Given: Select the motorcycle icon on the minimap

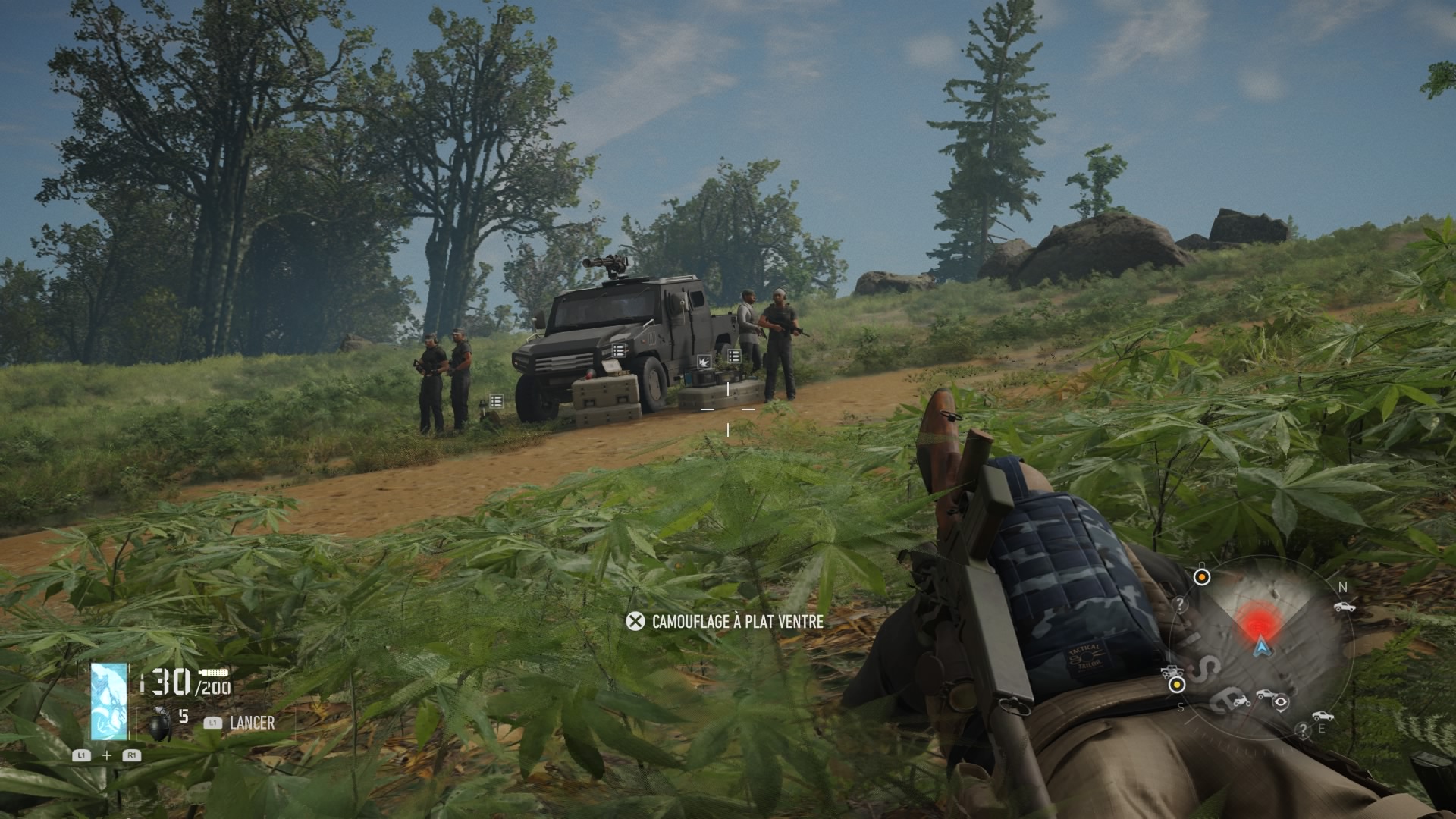Looking at the screenshot, I should click(1241, 701).
